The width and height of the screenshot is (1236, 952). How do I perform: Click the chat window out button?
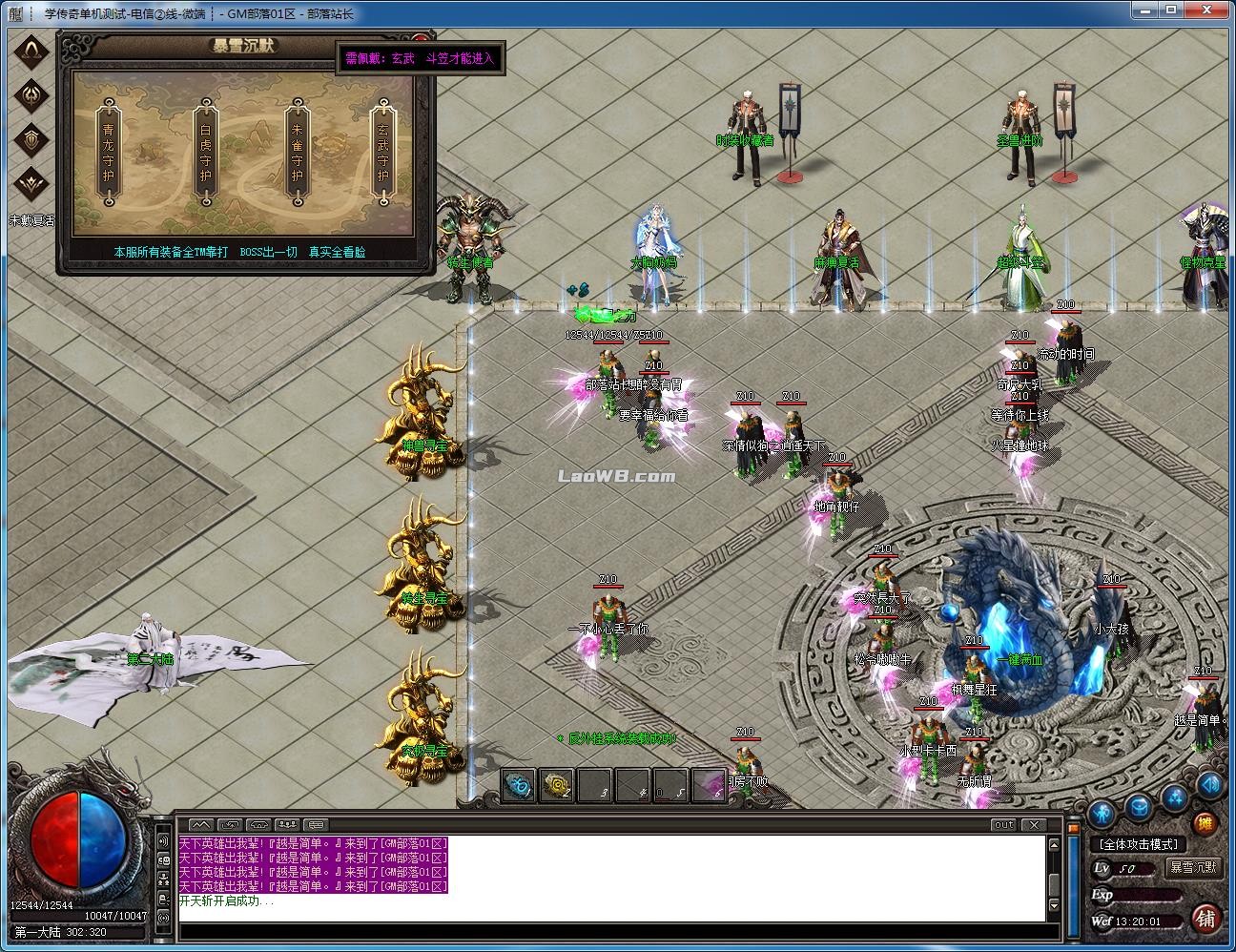pos(1003,824)
